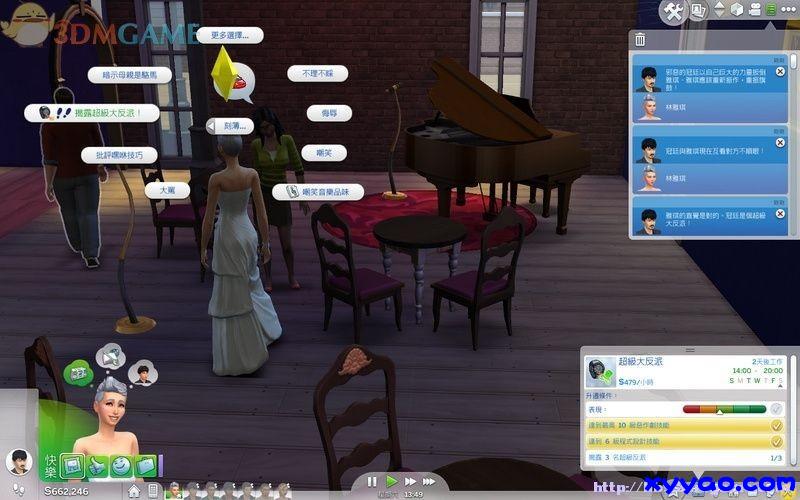The width and height of the screenshot is (800, 500).
Task: Delete notifications with the trash can icon
Action: pos(640,40)
